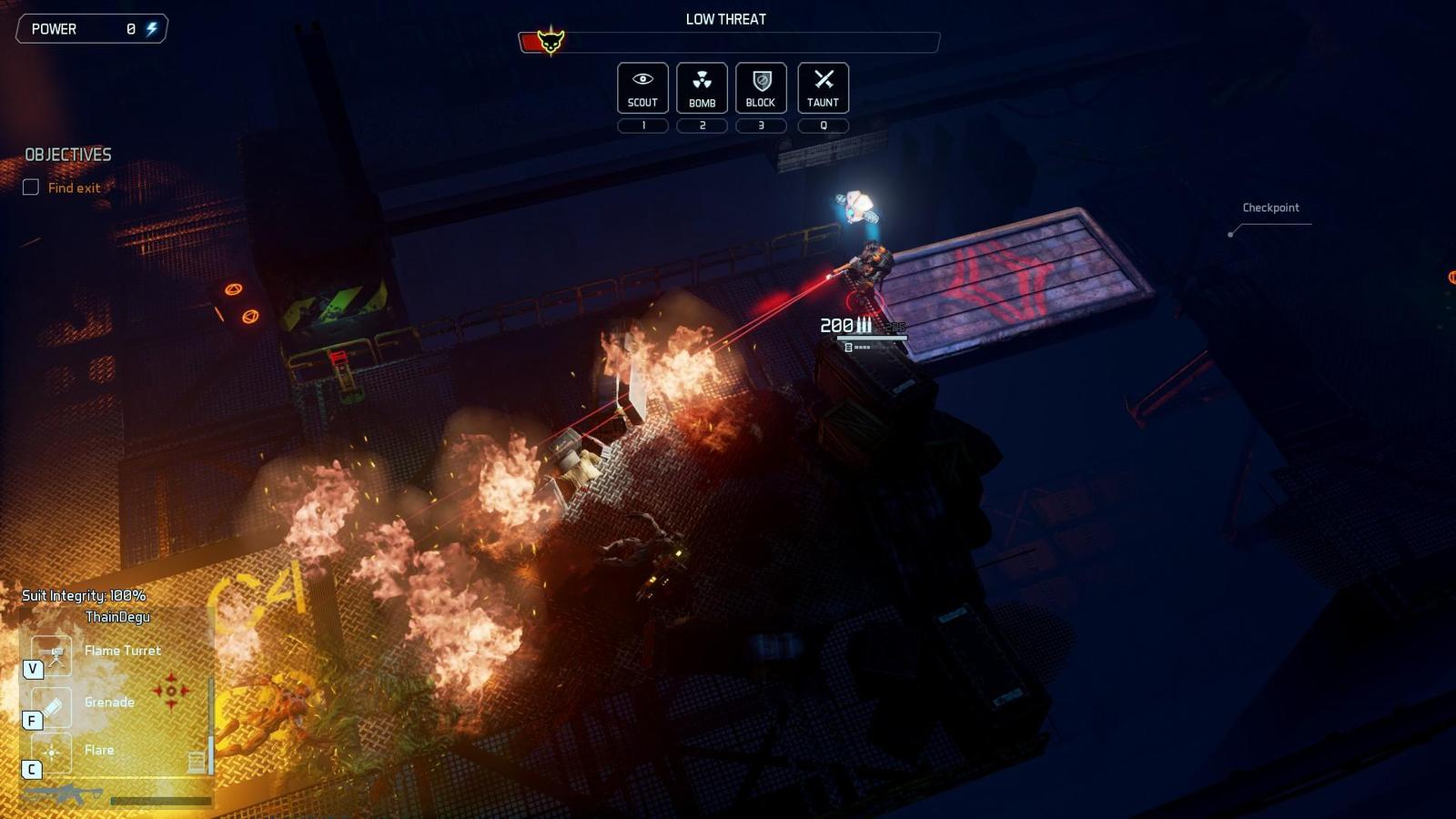This screenshot has width=1456, height=819.
Task: Deploy the Flame Turret item
Action: 52,652
